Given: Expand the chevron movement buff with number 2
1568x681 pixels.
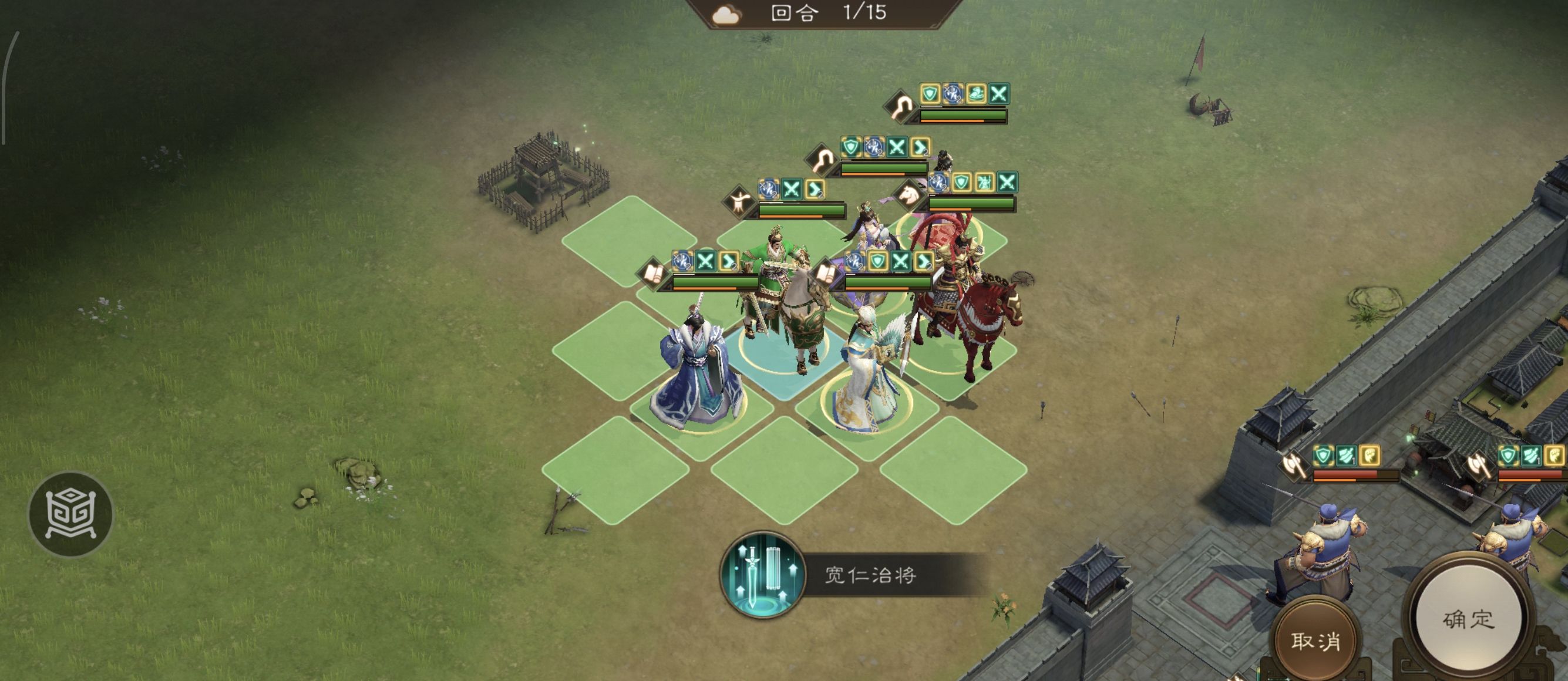Looking at the screenshot, I should pos(729,262).
